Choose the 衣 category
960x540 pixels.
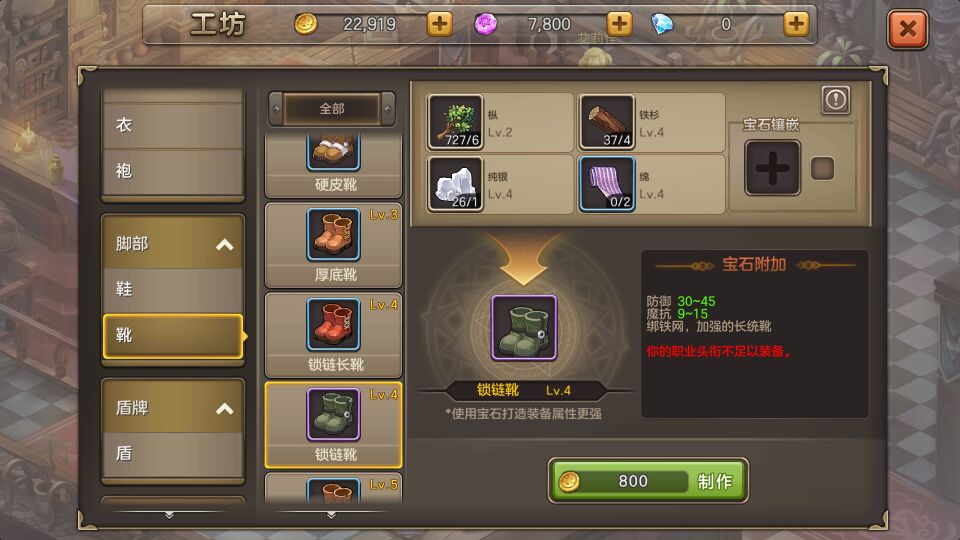[173, 126]
